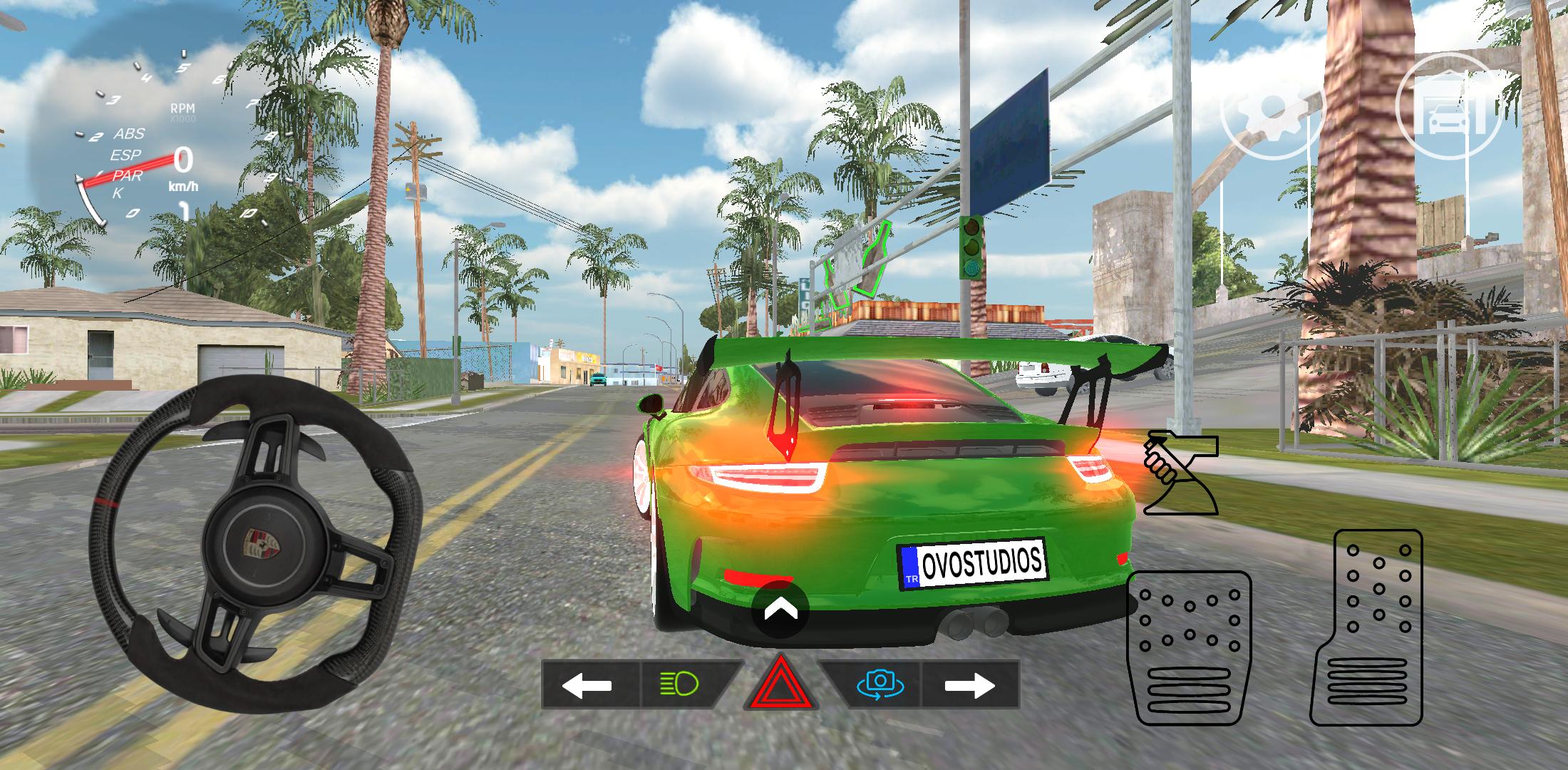
Task: Activate the left turn signal arrow
Action: pyautogui.click(x=587, y=685)
